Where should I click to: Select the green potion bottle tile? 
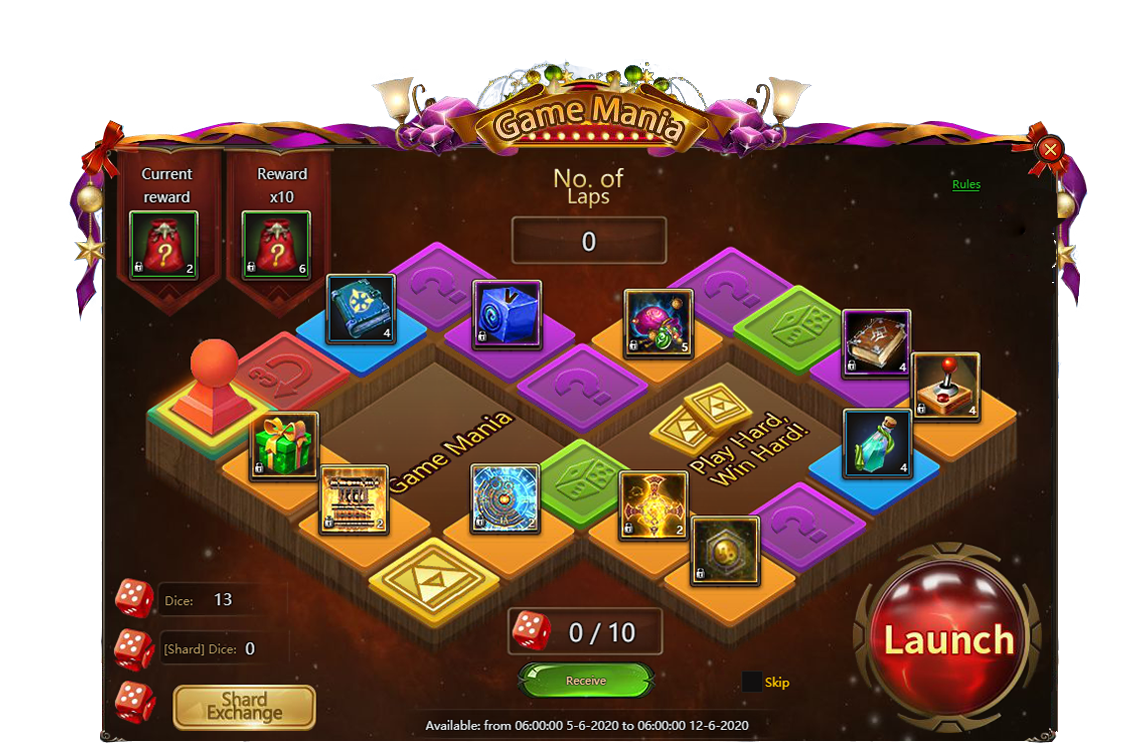(877, 443)
